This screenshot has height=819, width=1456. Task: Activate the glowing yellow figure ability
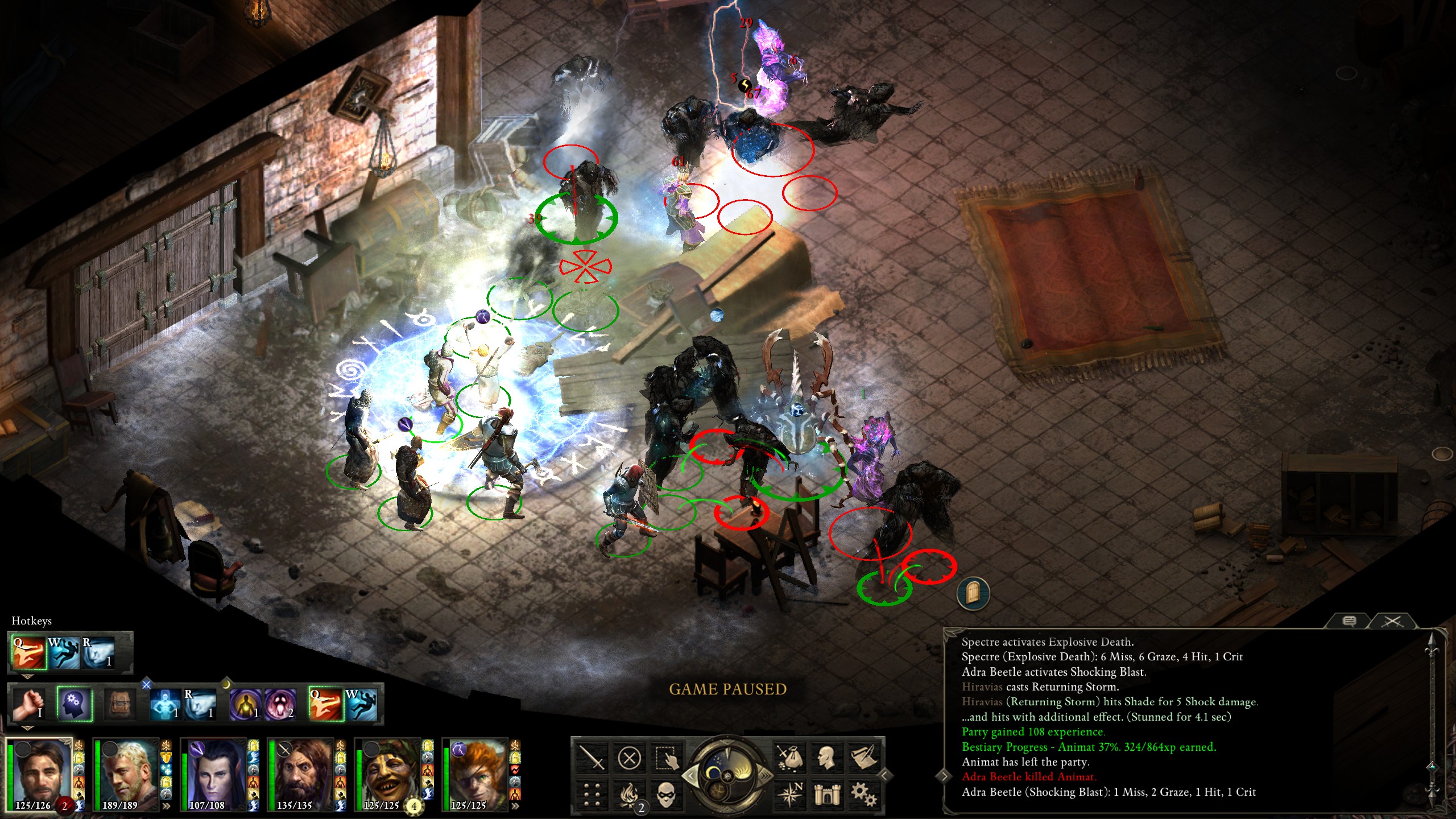(x=246, y=704)
